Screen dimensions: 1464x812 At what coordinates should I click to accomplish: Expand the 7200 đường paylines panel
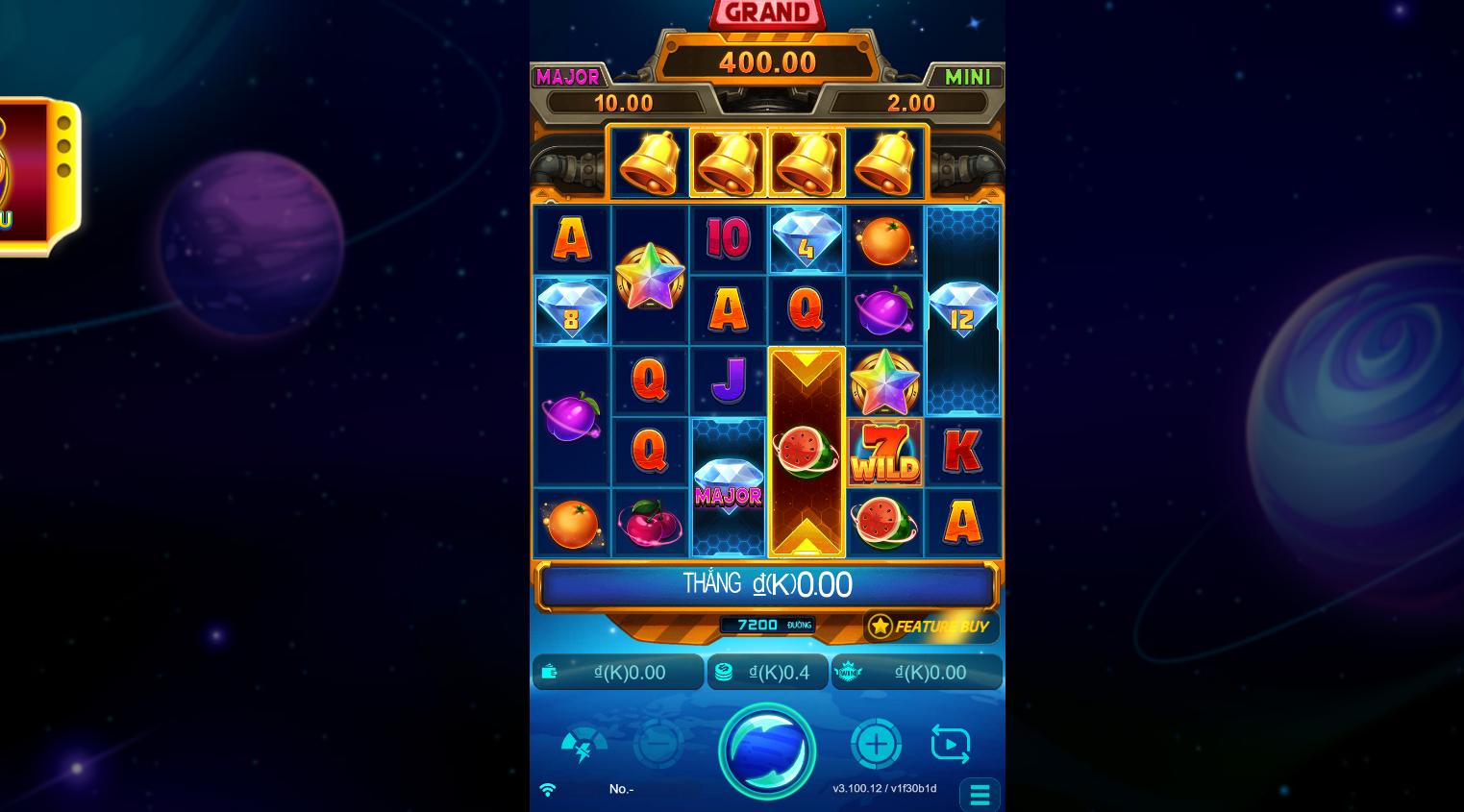768,625
